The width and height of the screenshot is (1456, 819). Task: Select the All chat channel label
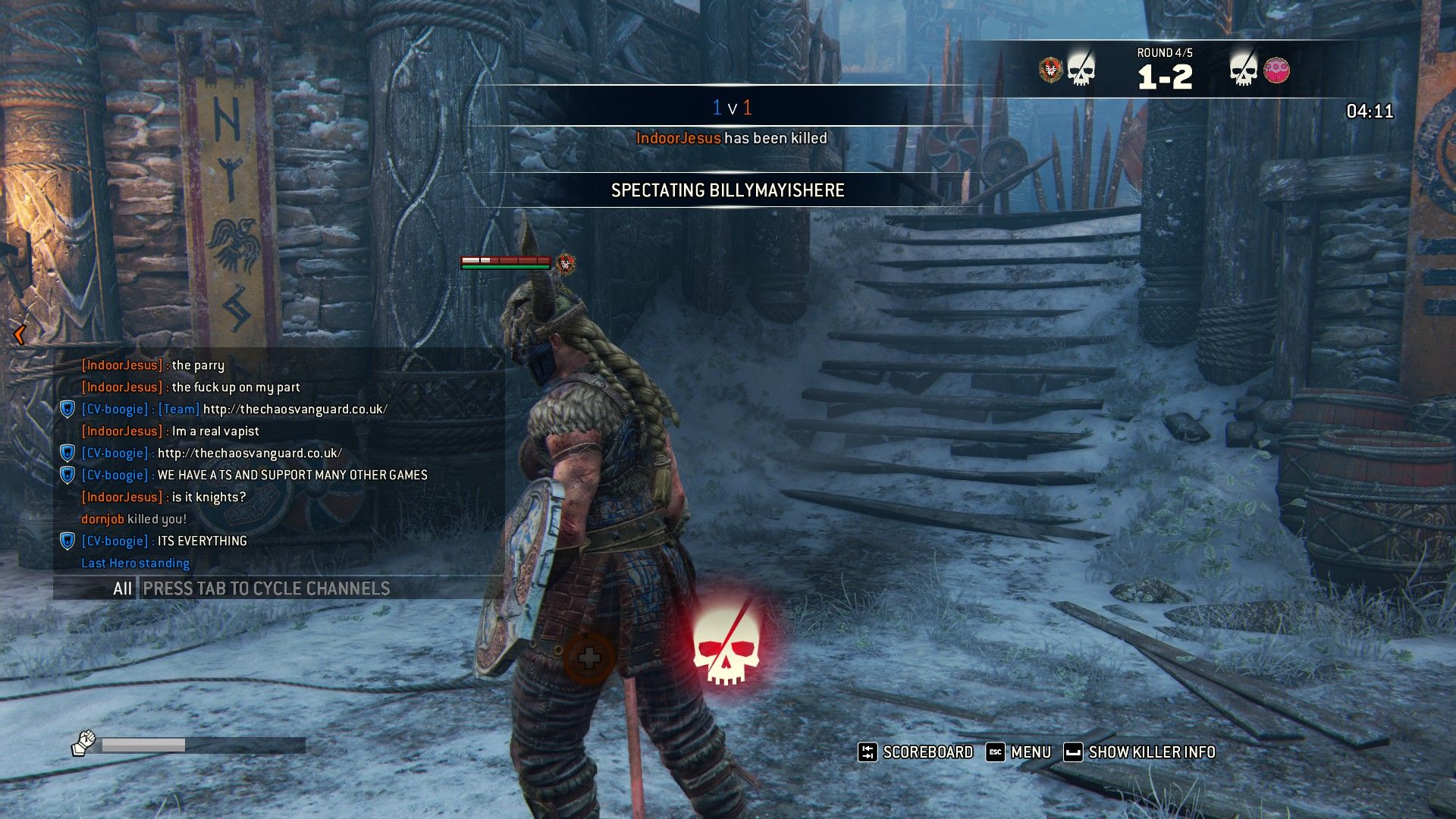[x=122, y=588]
